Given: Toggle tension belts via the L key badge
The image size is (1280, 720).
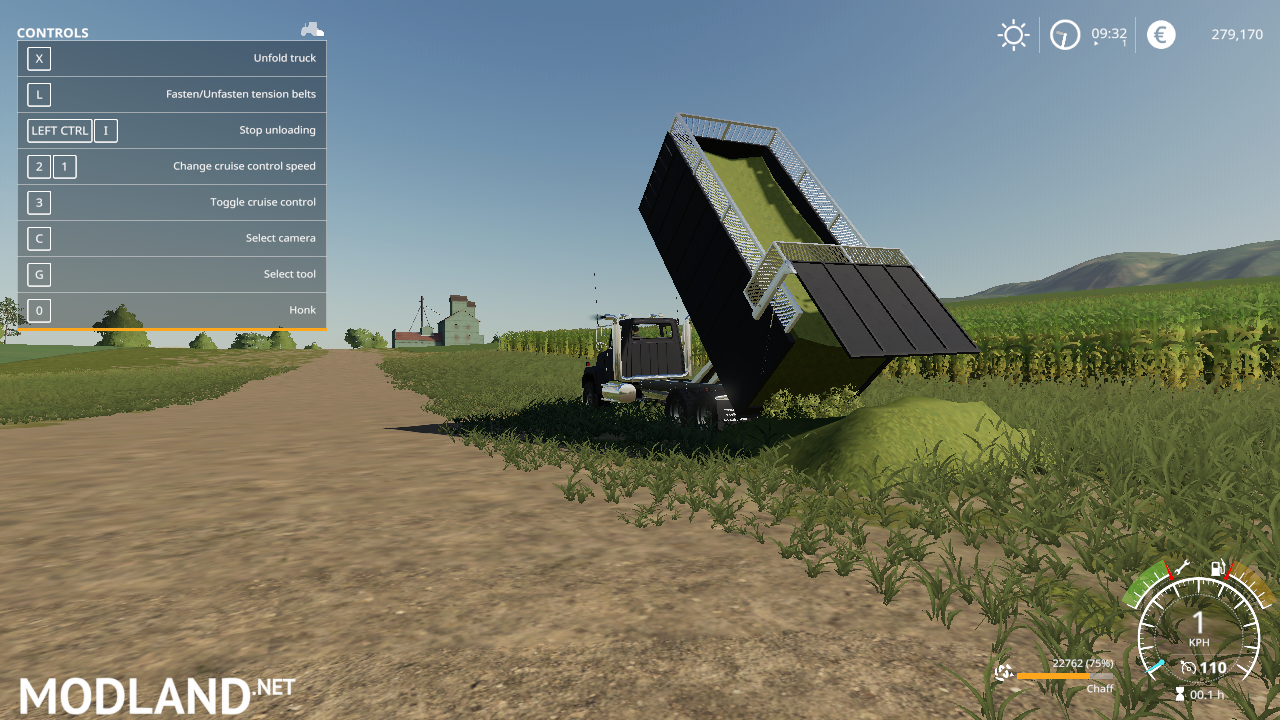Looking at the screenshot, I should coord(39,94).
